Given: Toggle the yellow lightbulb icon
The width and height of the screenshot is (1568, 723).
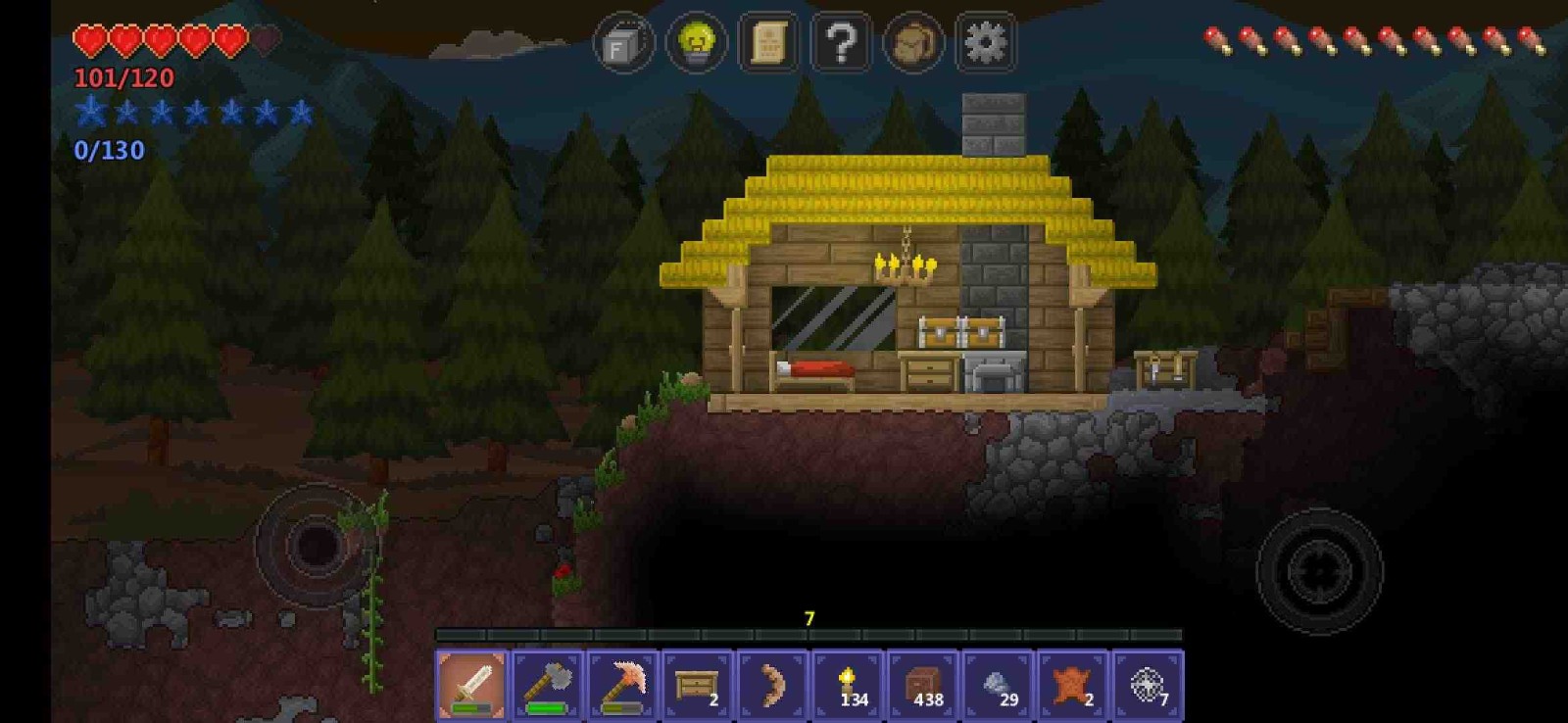Looking at the screenshot, I should (697, 43).
